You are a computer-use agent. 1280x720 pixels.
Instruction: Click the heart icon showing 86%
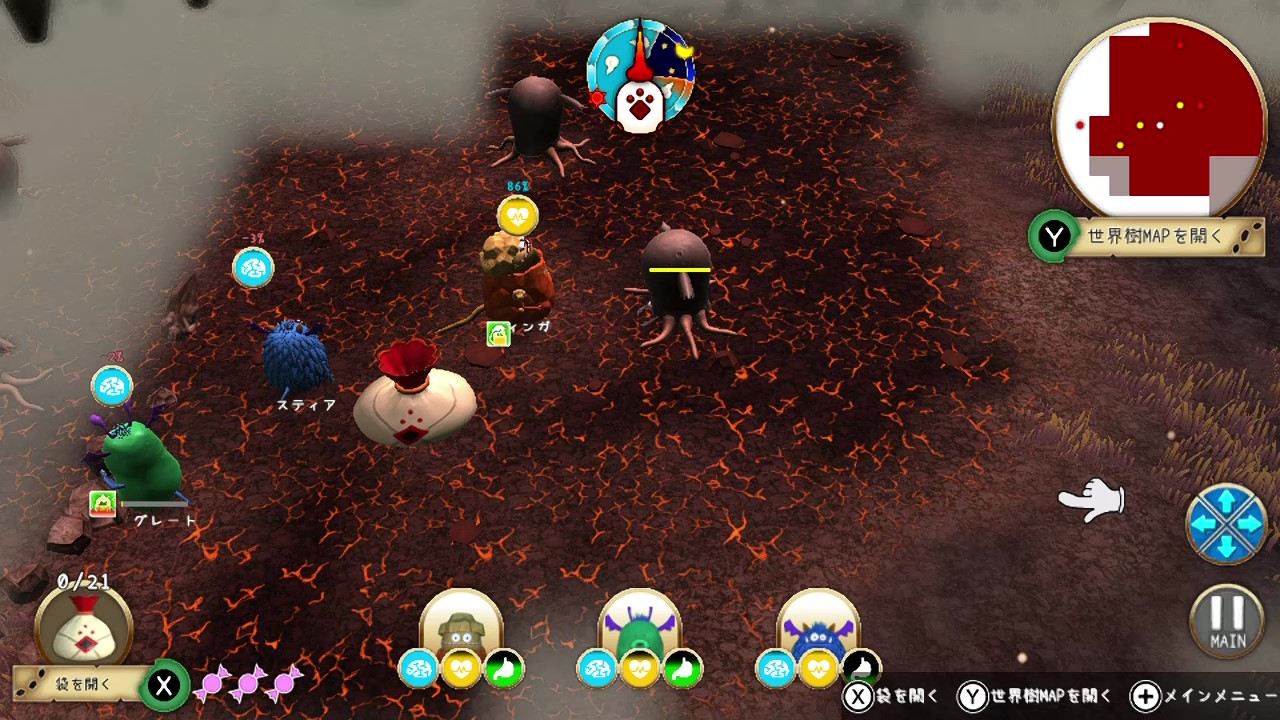pyautogui.click(x=517, y=215)
